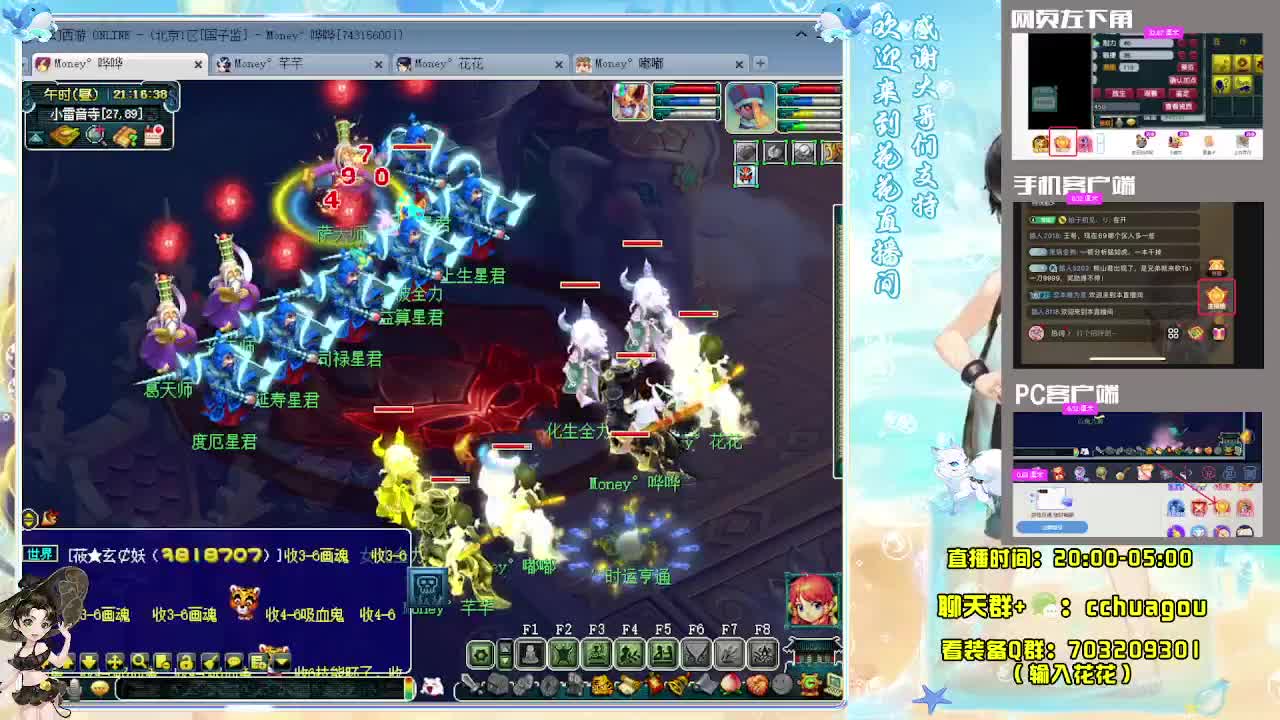Click the rainbow status bar at bottom left
This screenshot has height=720, width=1280.
tap(410, 688)
